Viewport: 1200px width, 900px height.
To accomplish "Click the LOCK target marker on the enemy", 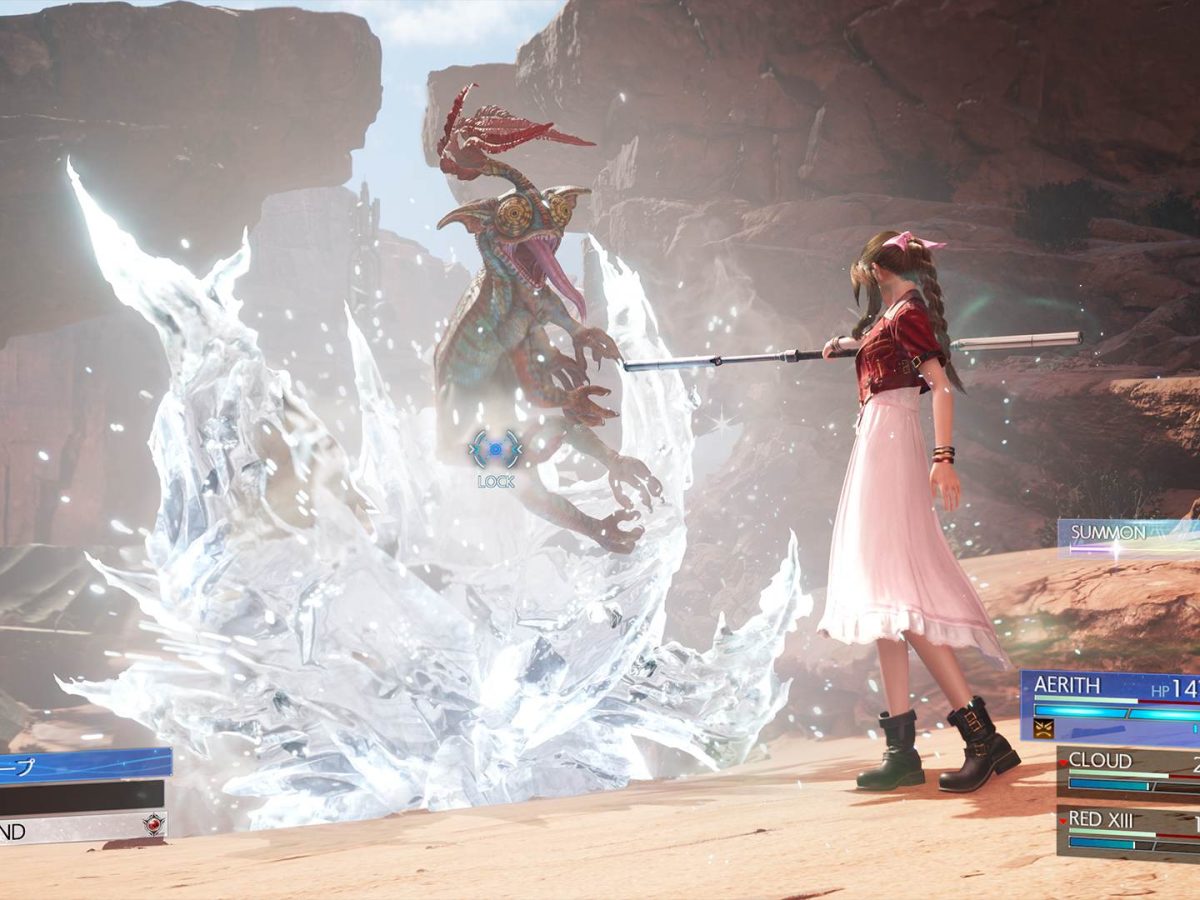I will click(x=496, y=451).
